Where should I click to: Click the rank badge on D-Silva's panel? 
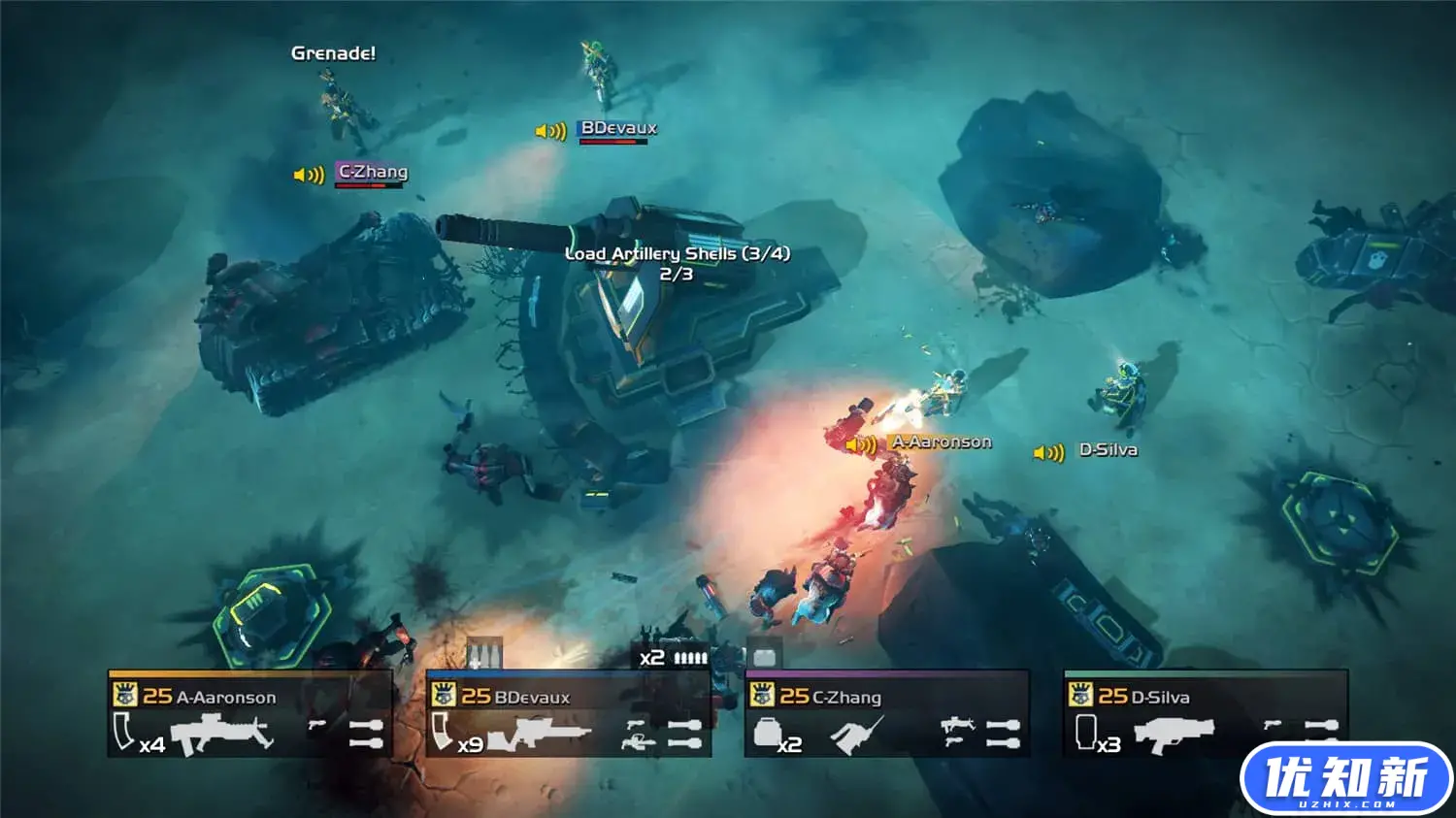pos(1079,695)
